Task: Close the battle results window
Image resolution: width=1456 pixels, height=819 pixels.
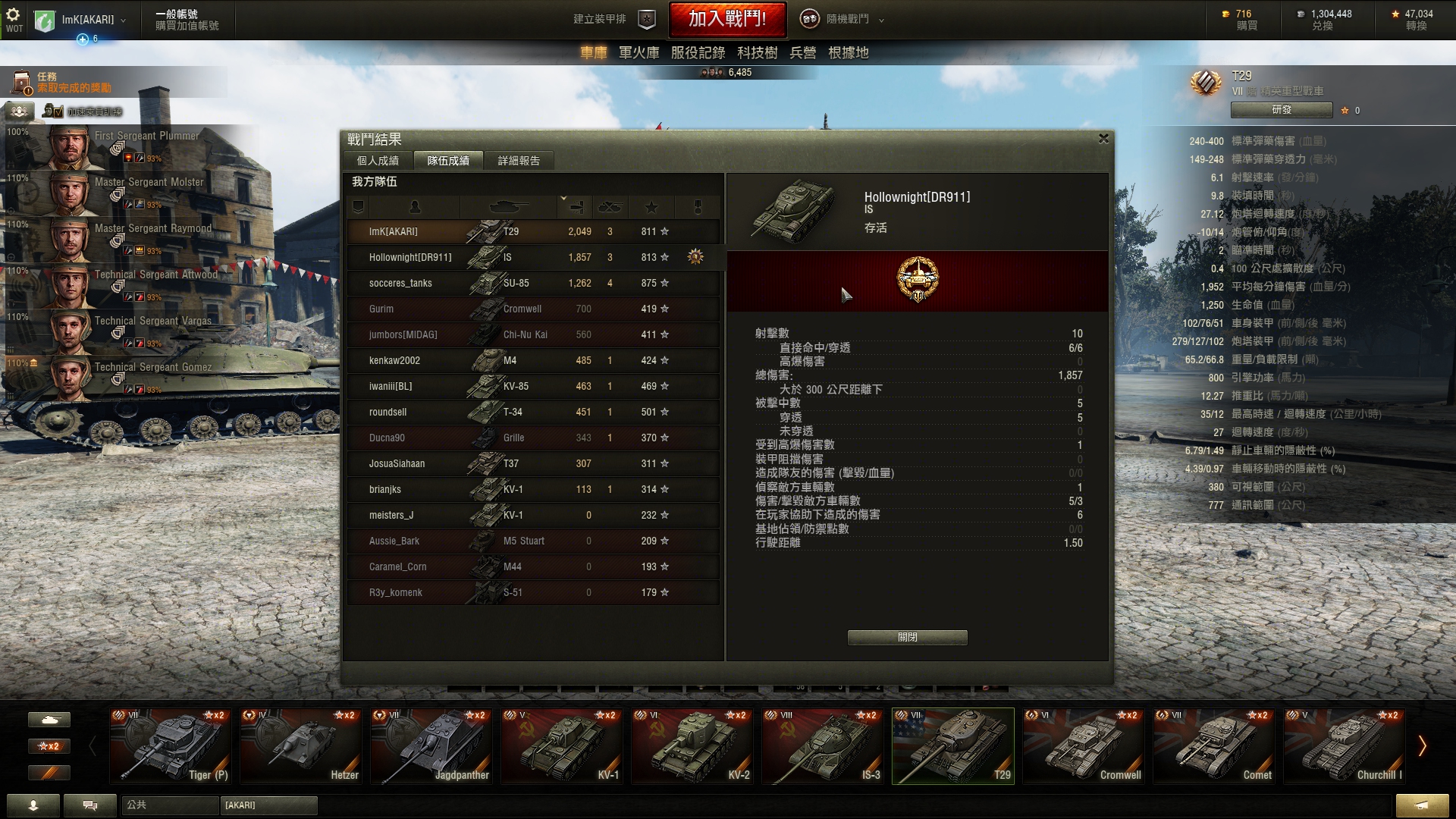Action: click(x=1103, y=139)
